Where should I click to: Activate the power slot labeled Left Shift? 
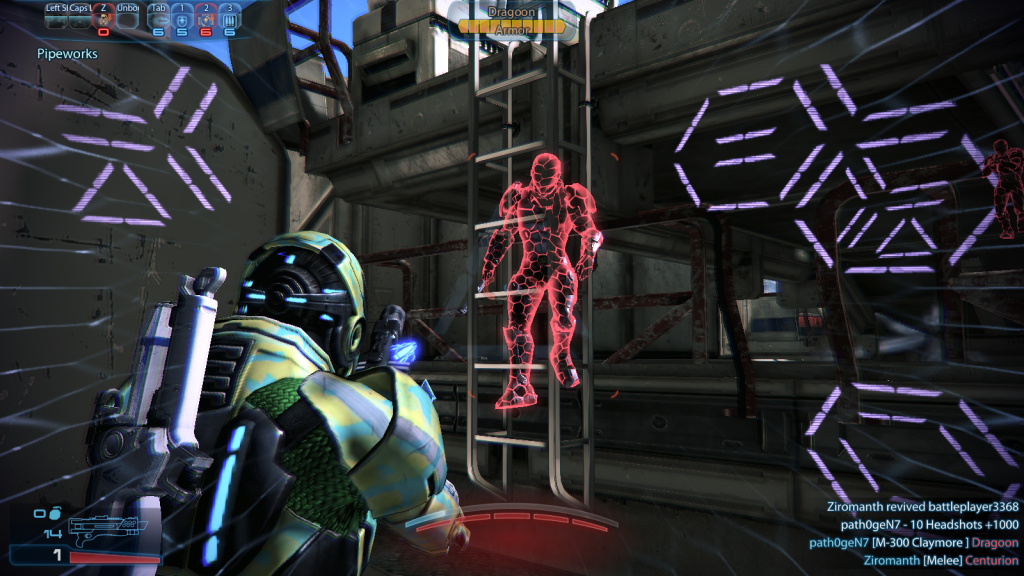(56, 20)
